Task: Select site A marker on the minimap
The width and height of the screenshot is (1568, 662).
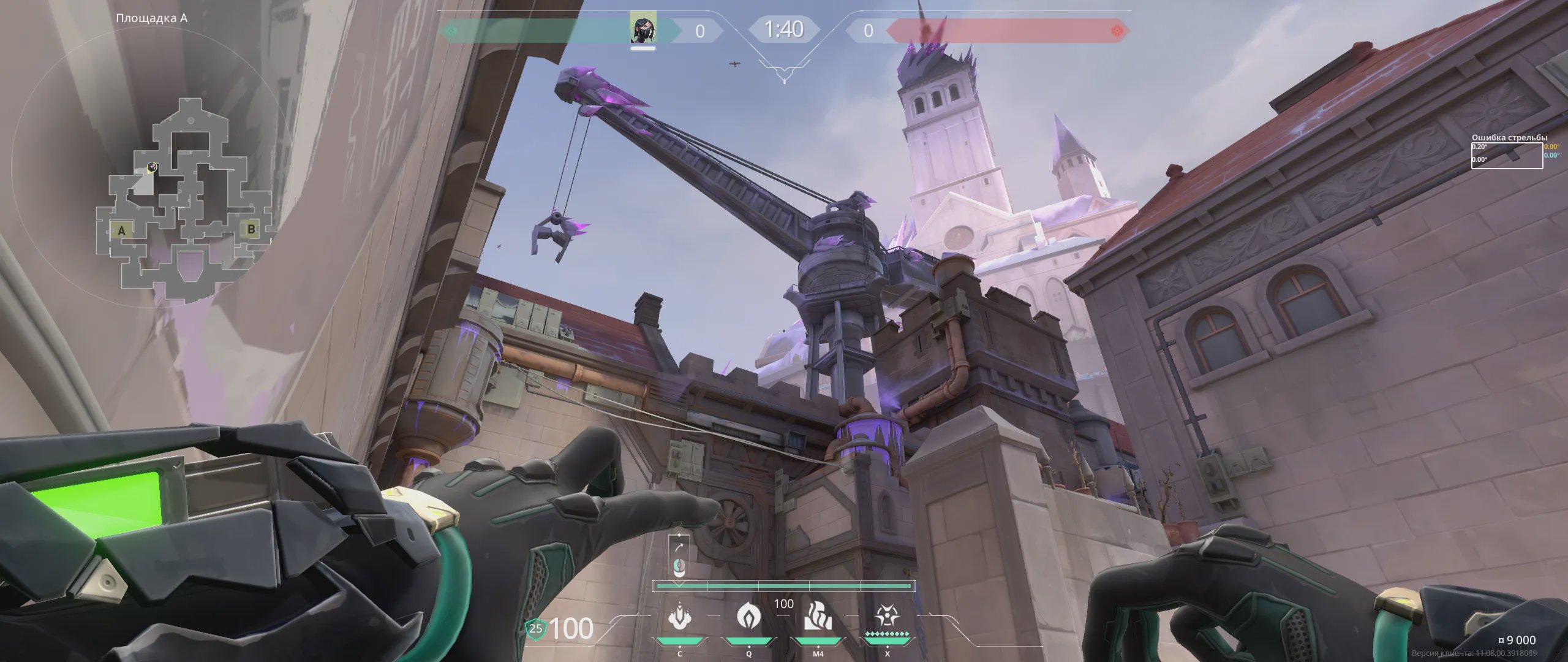Action: tap(121, 230)
